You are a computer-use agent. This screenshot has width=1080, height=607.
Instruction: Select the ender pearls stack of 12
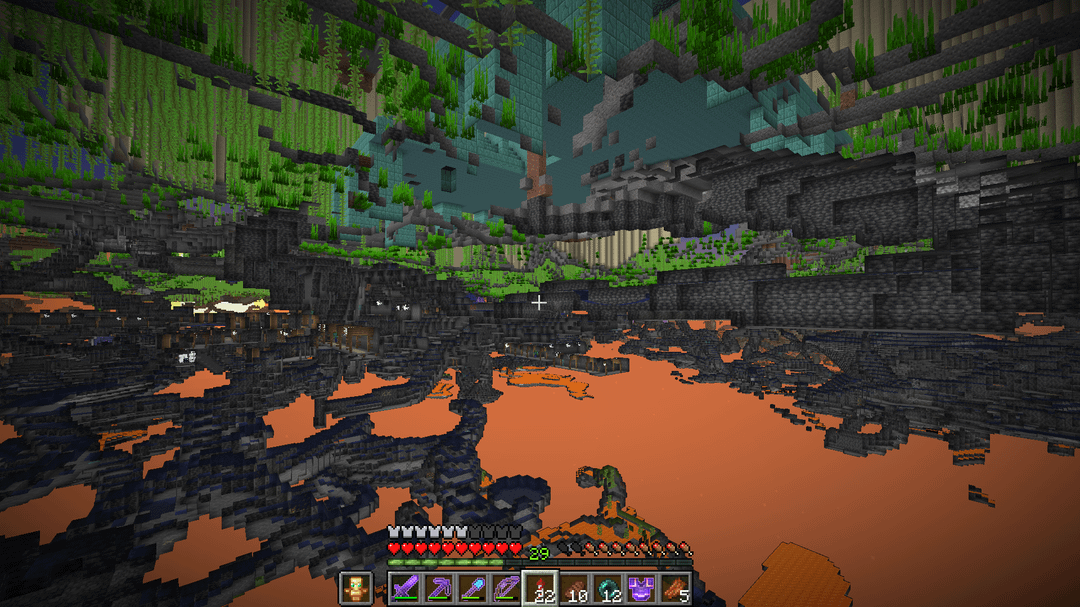pyautogui.click(x=609, y=588)
